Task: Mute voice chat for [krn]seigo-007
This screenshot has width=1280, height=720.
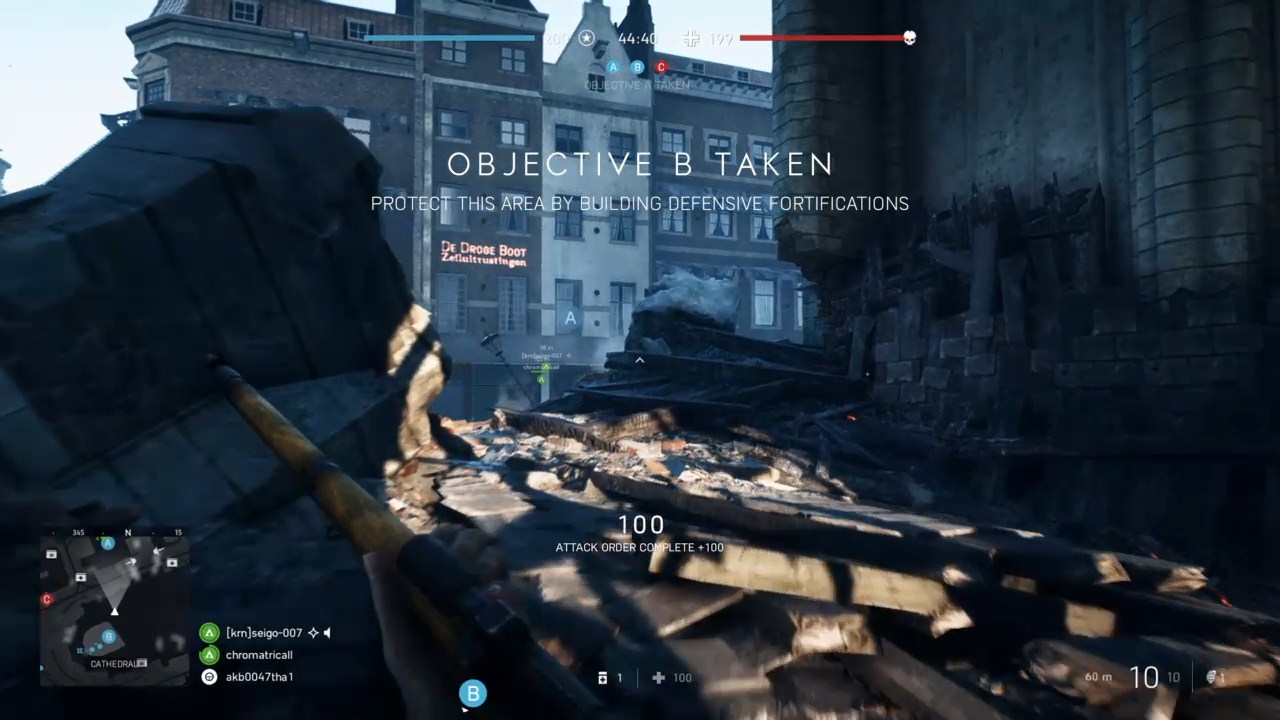Action: [327, 632]
